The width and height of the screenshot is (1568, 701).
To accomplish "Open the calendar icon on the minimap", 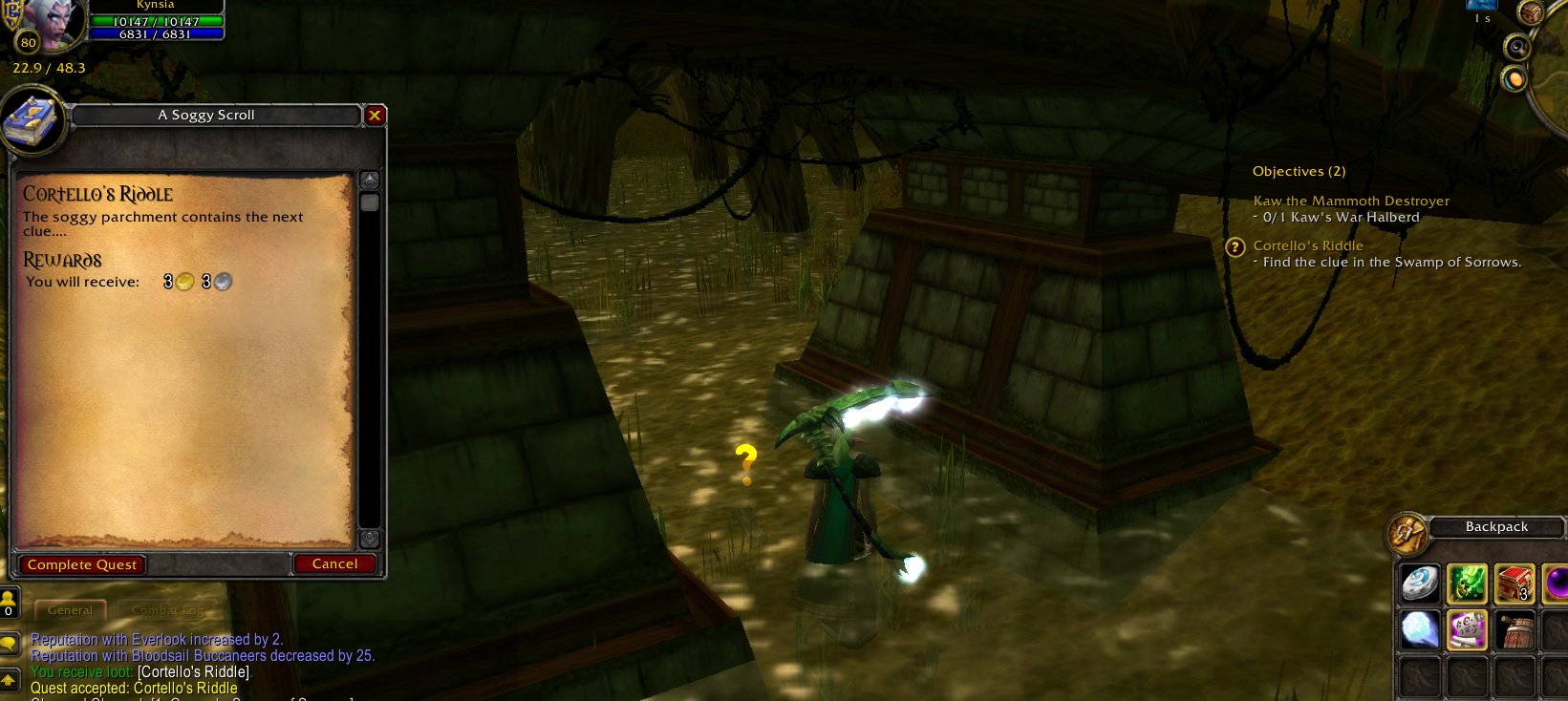I will [1532, 12].
